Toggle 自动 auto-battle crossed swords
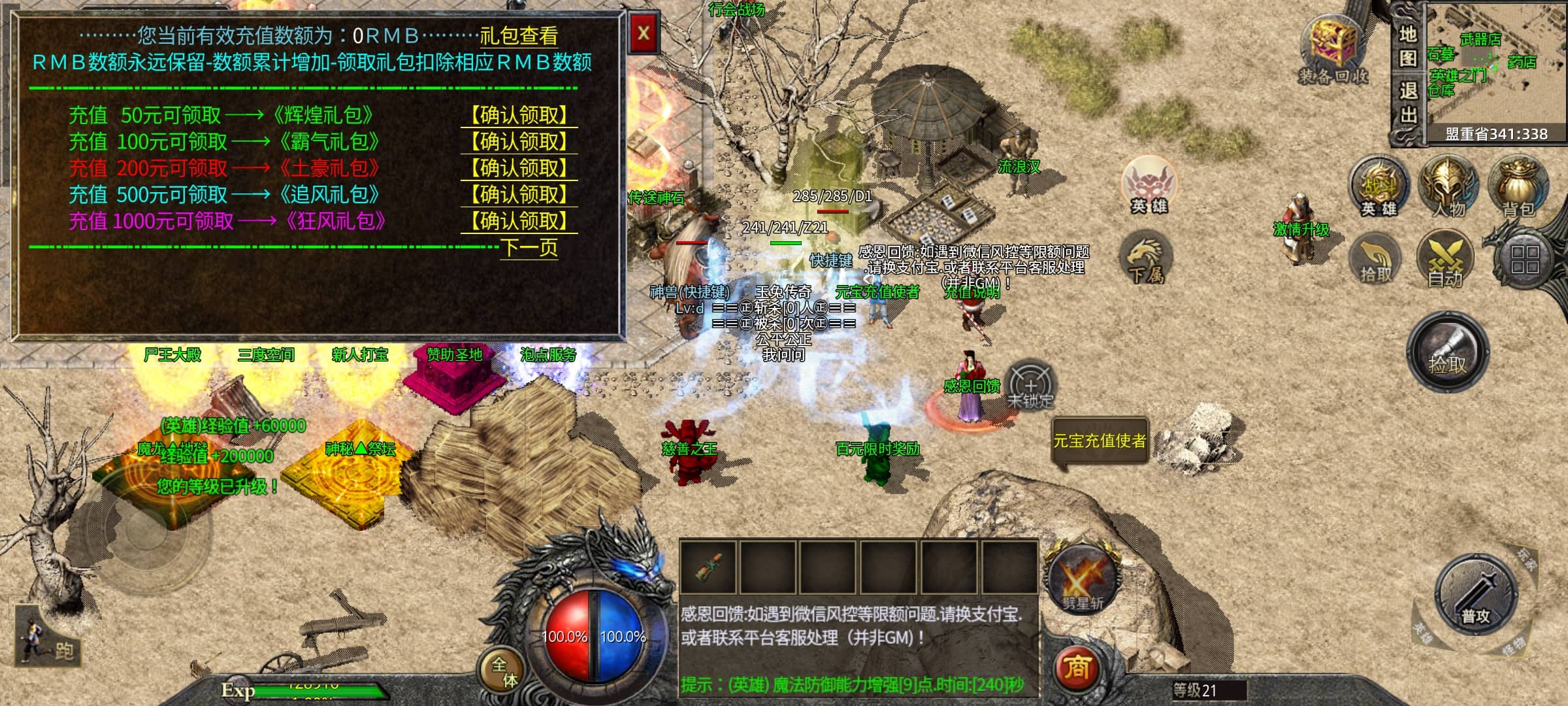 point(1445,260)
